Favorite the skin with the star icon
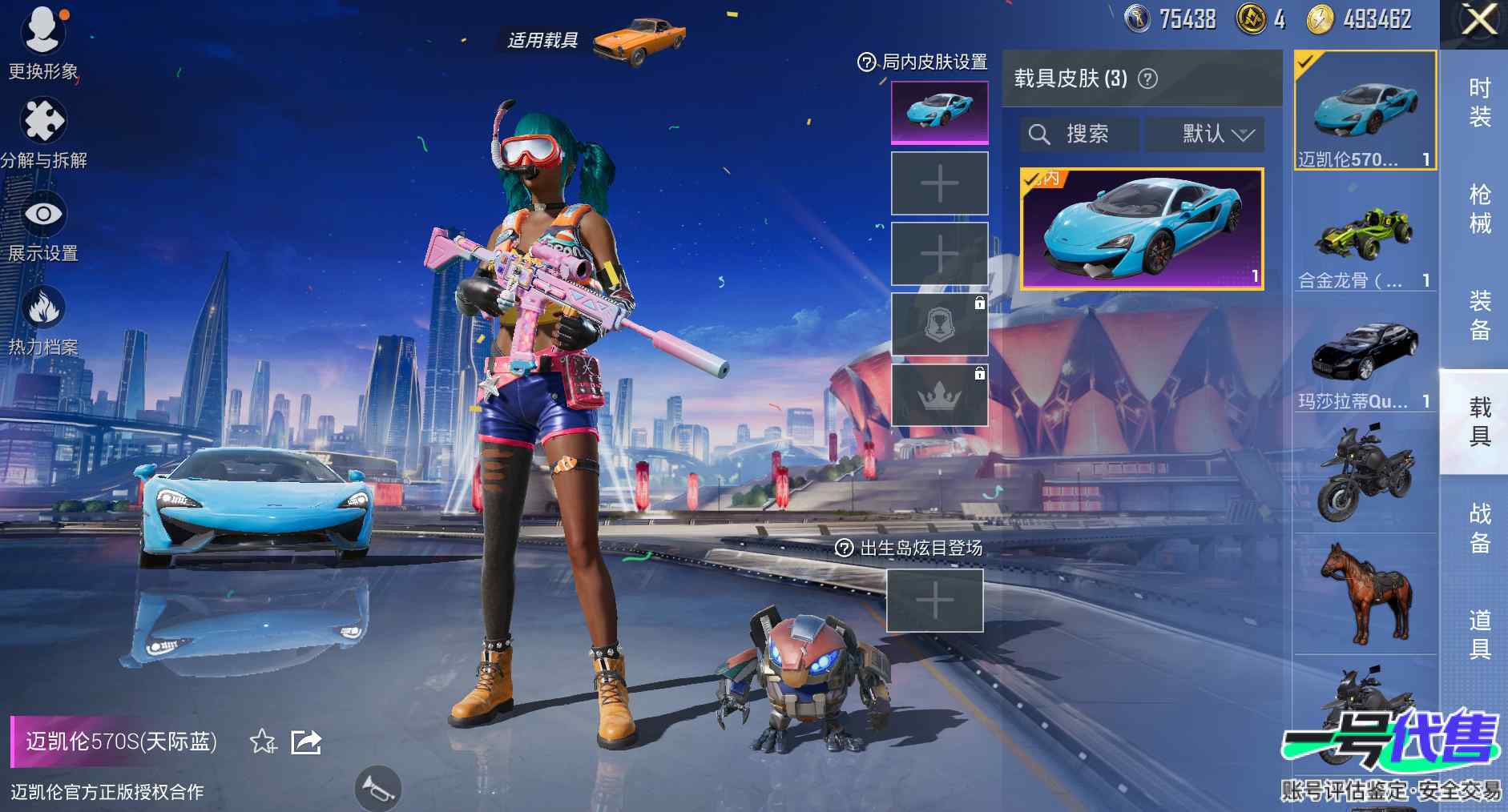This screenshot has width=1508, height=812. tap(263, 742)
